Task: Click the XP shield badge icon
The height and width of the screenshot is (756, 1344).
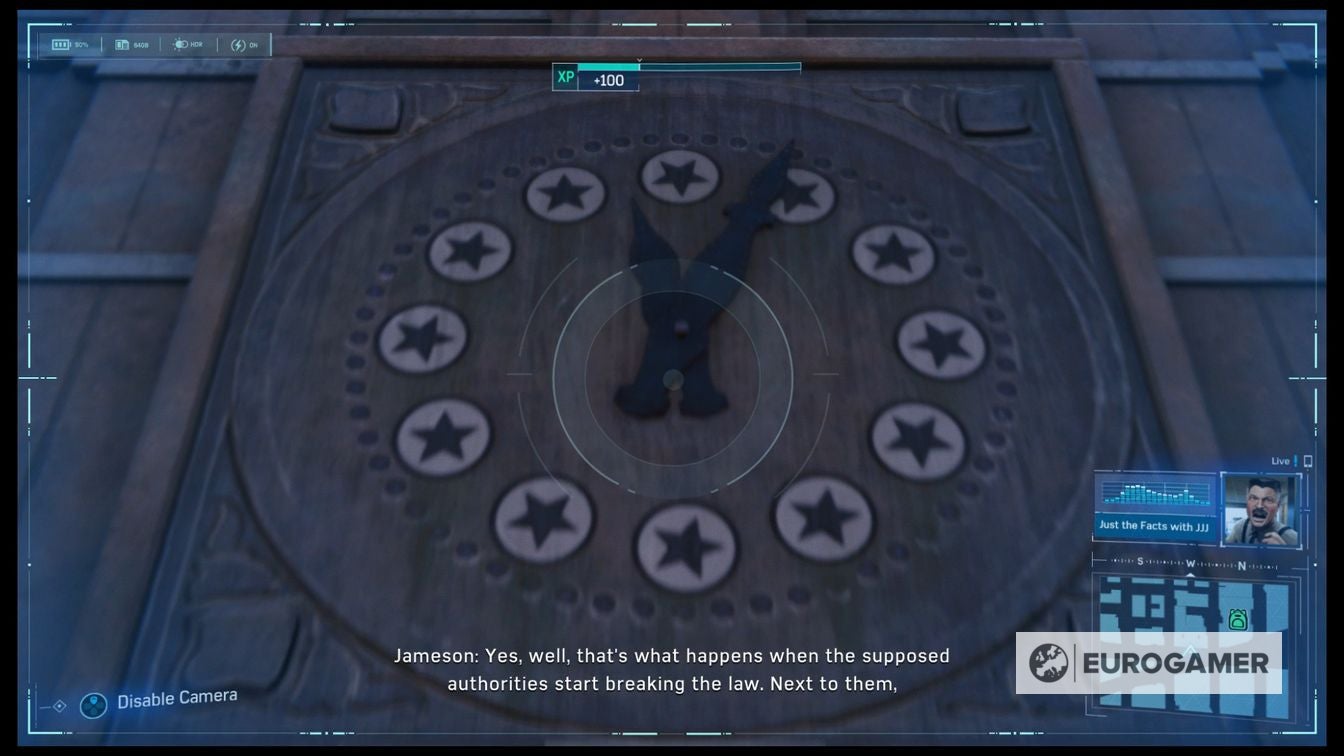Action: coord(565,77)
